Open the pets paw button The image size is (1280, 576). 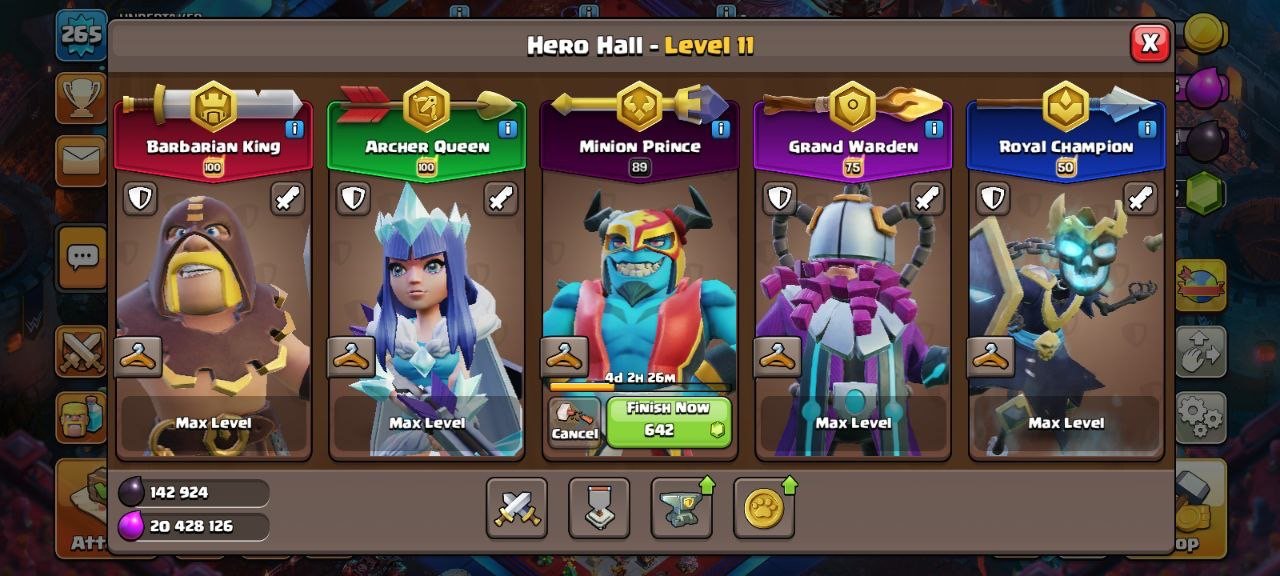(x=764, y=508)
